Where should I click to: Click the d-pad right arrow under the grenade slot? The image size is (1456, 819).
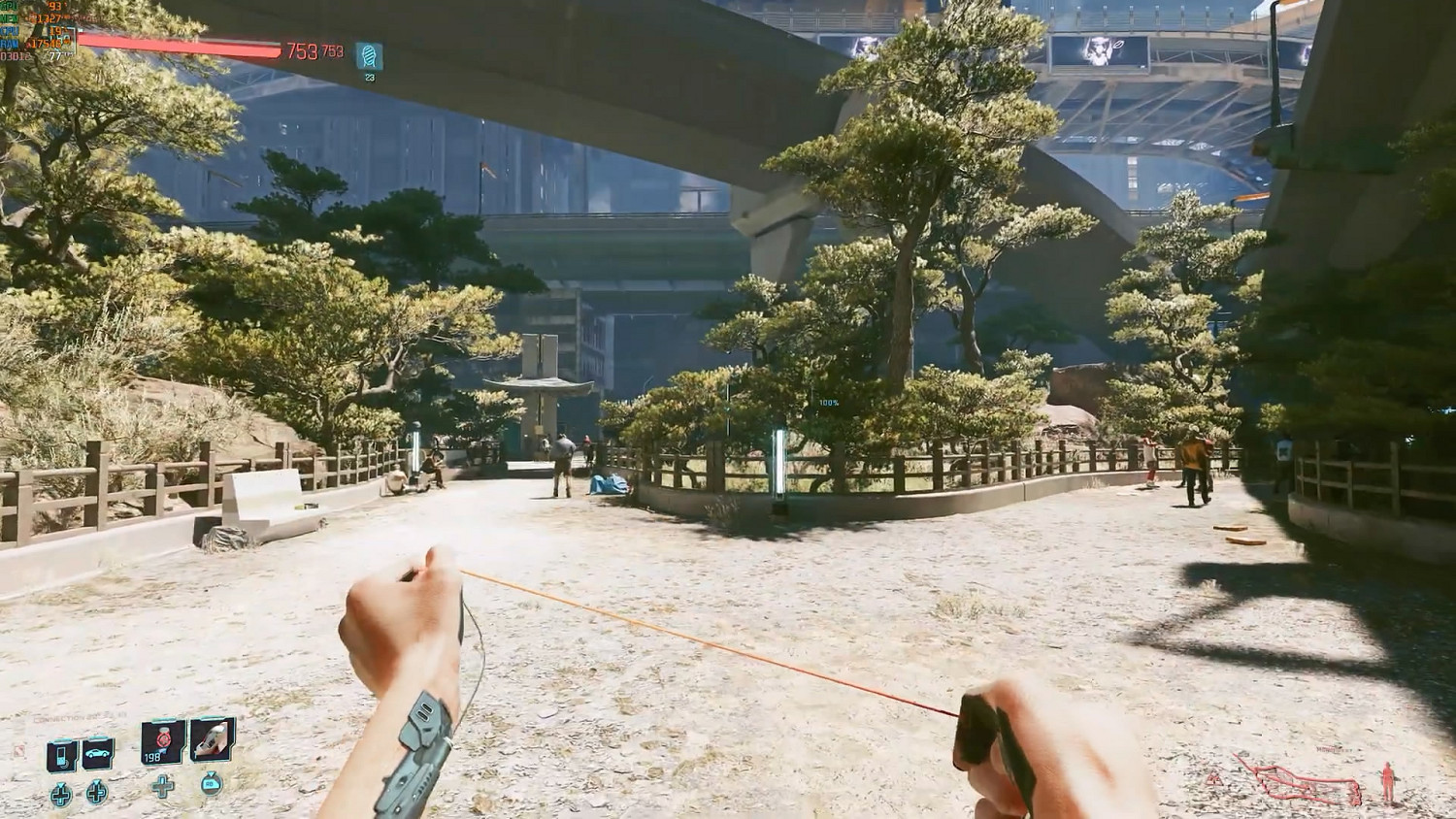(161, 787)
